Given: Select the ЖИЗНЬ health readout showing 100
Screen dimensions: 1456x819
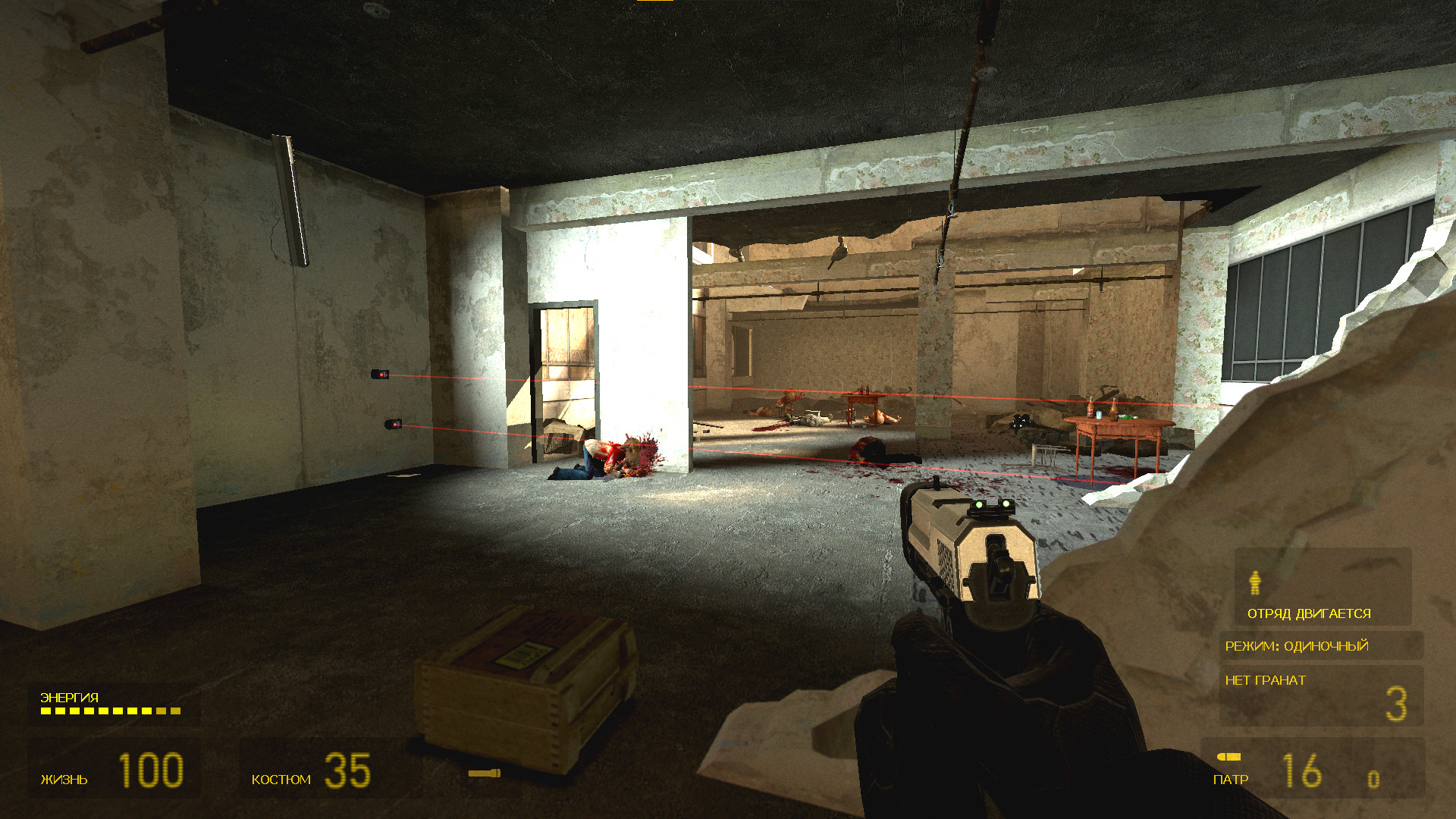Looking at the screenshot, I should (152, 768).
